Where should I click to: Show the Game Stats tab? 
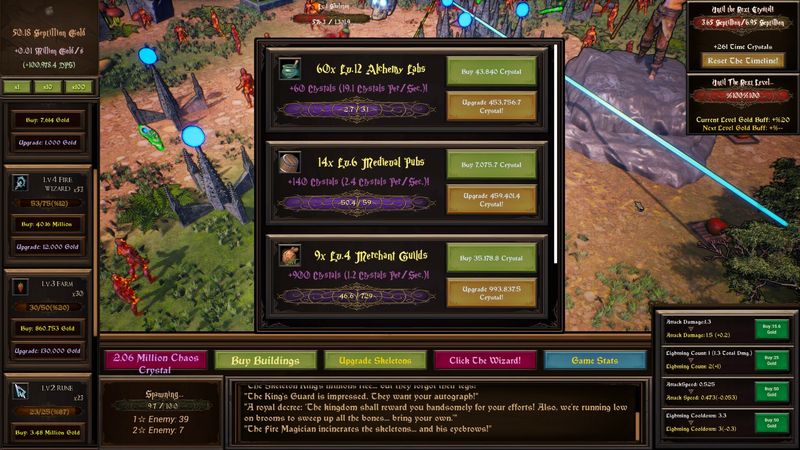click(594, 360)
